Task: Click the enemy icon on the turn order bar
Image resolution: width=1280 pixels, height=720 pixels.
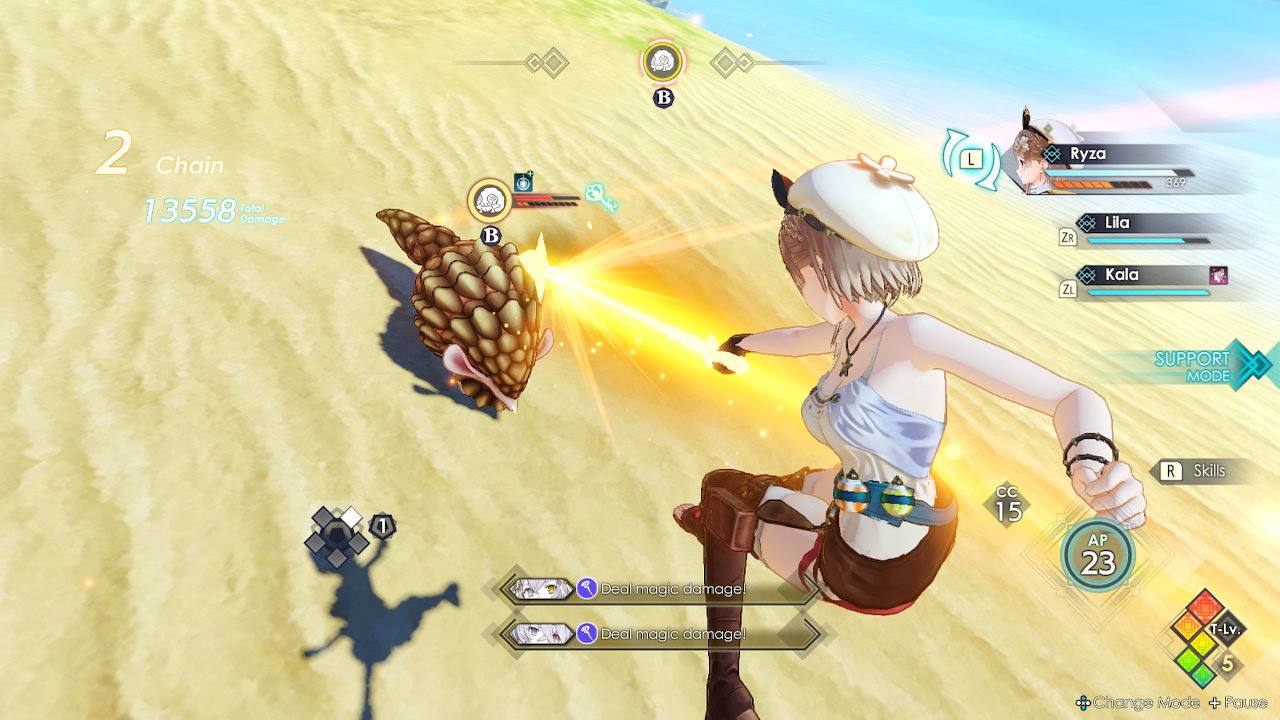Action: pos(661,62)
